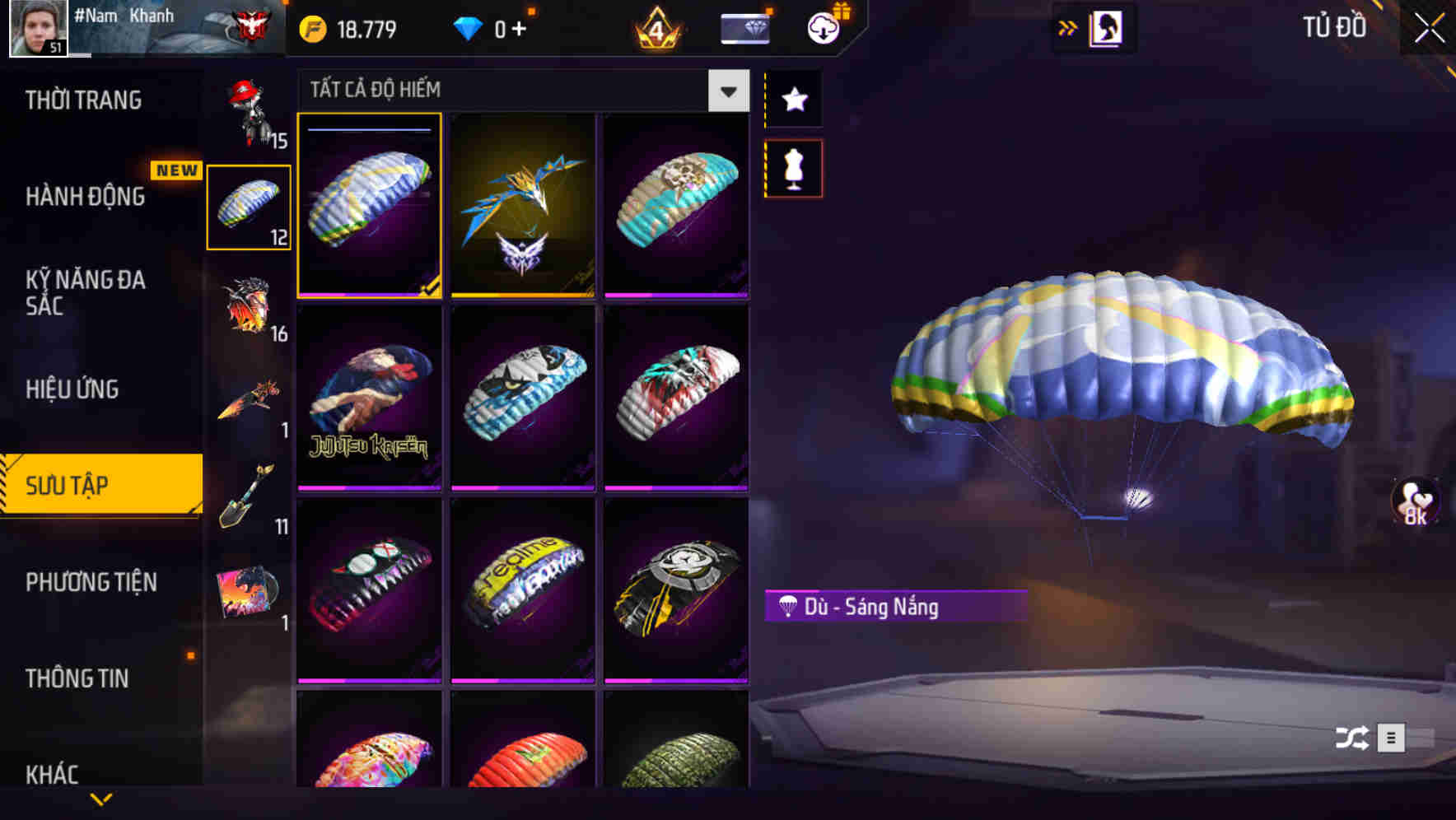Collapse the panel using the double-arrow chevrons
The height and width of the screenshot is (820, 1456).
tap(1068, 27)
